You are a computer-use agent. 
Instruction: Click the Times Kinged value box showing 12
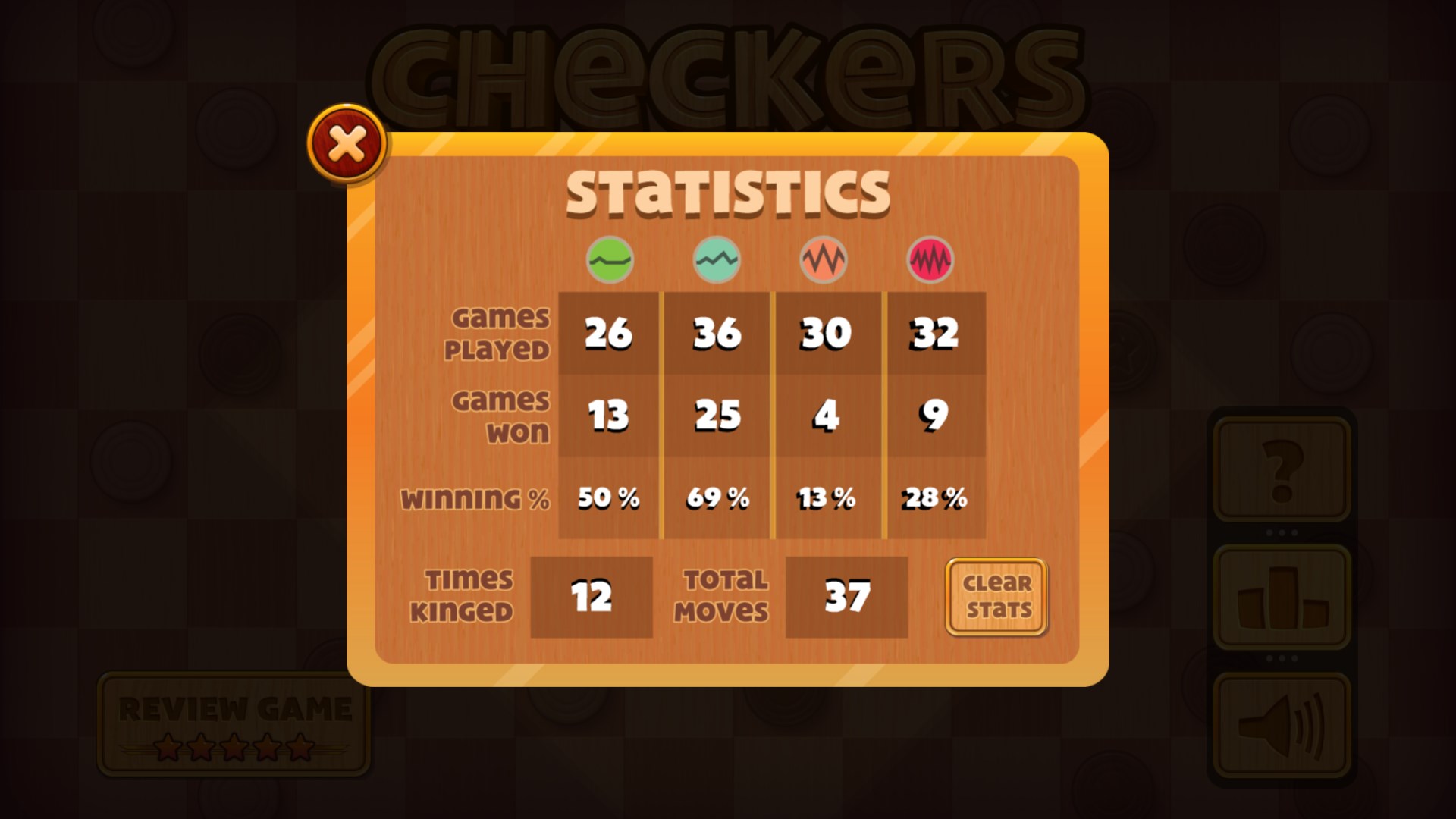[592, 598]
